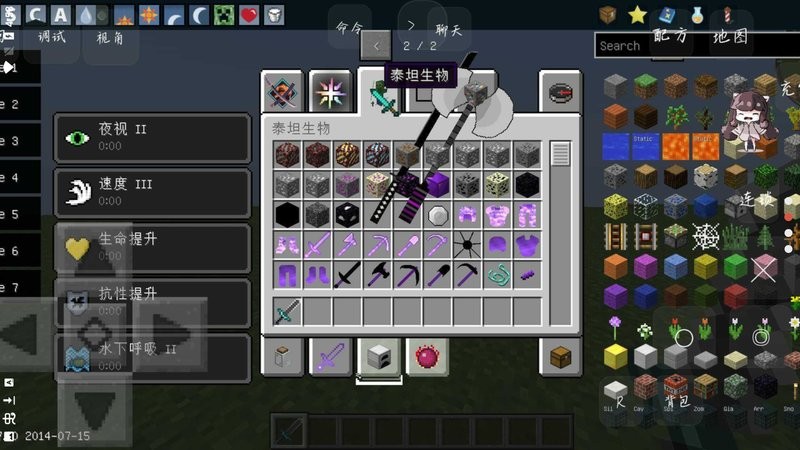Choose the lava block in the item list
800x450 pixels.
675,146
